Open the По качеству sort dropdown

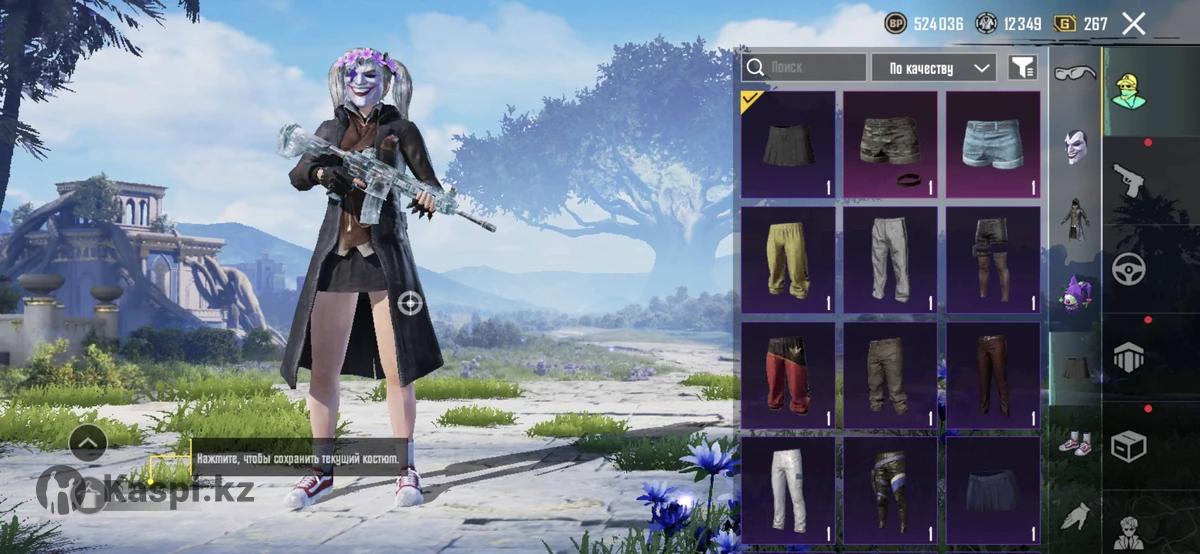point(933,68)
